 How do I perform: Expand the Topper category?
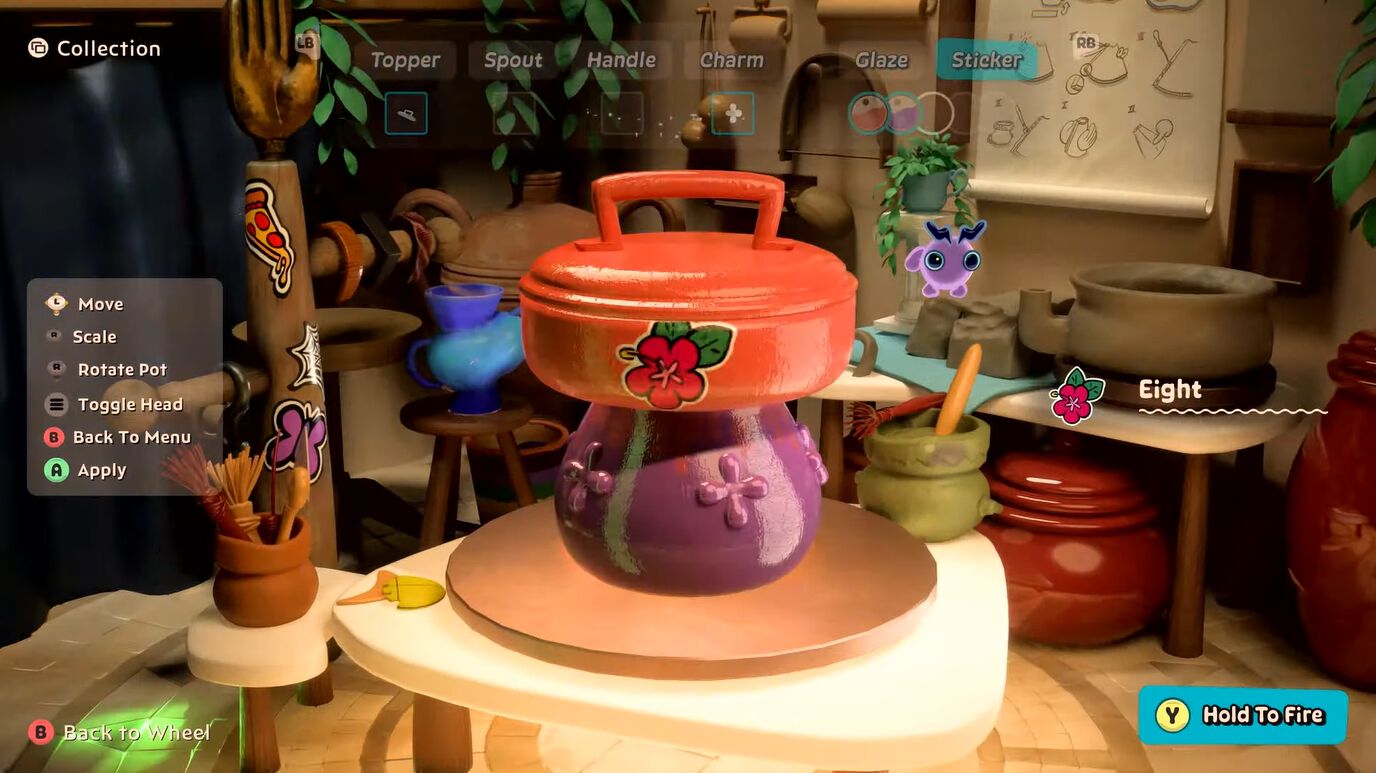click(x=405, y=60)
